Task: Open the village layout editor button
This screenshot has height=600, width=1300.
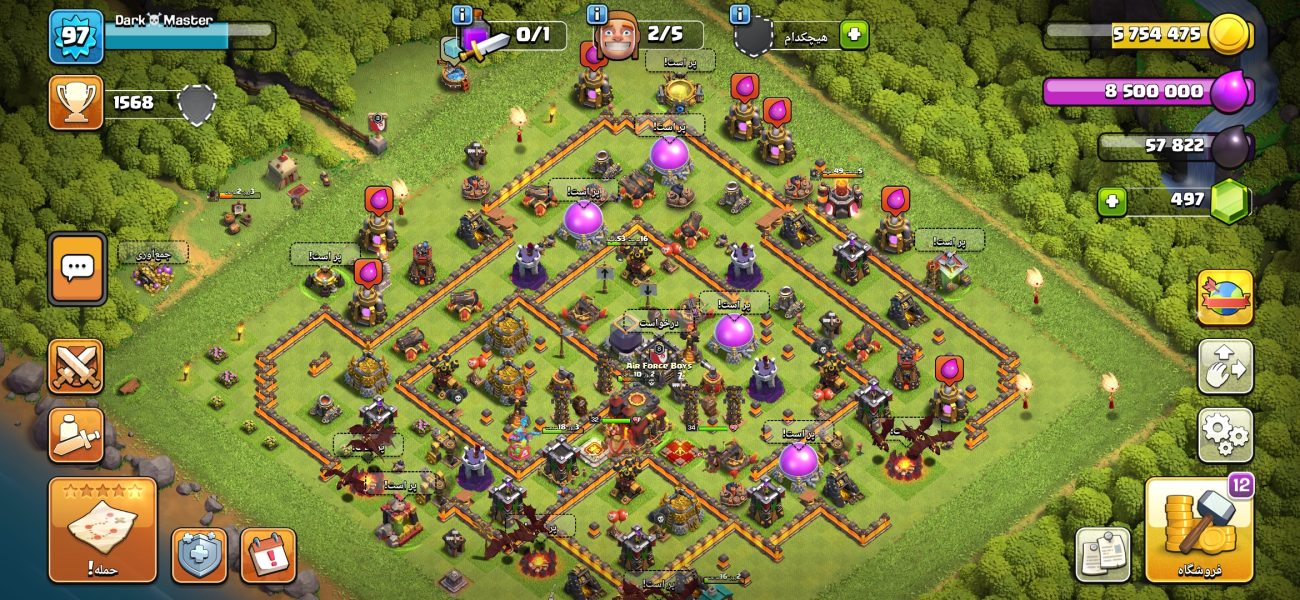Action: 1225,366
